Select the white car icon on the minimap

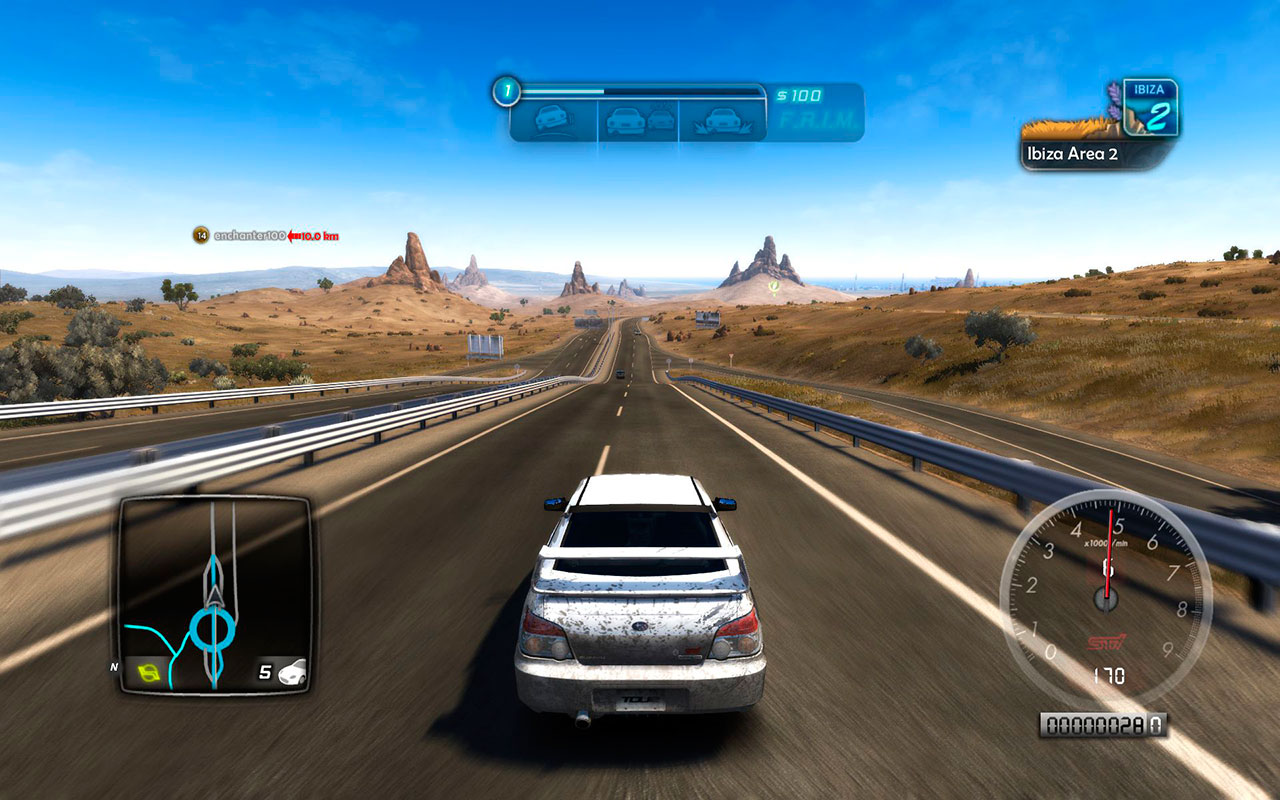coord(292,671)
